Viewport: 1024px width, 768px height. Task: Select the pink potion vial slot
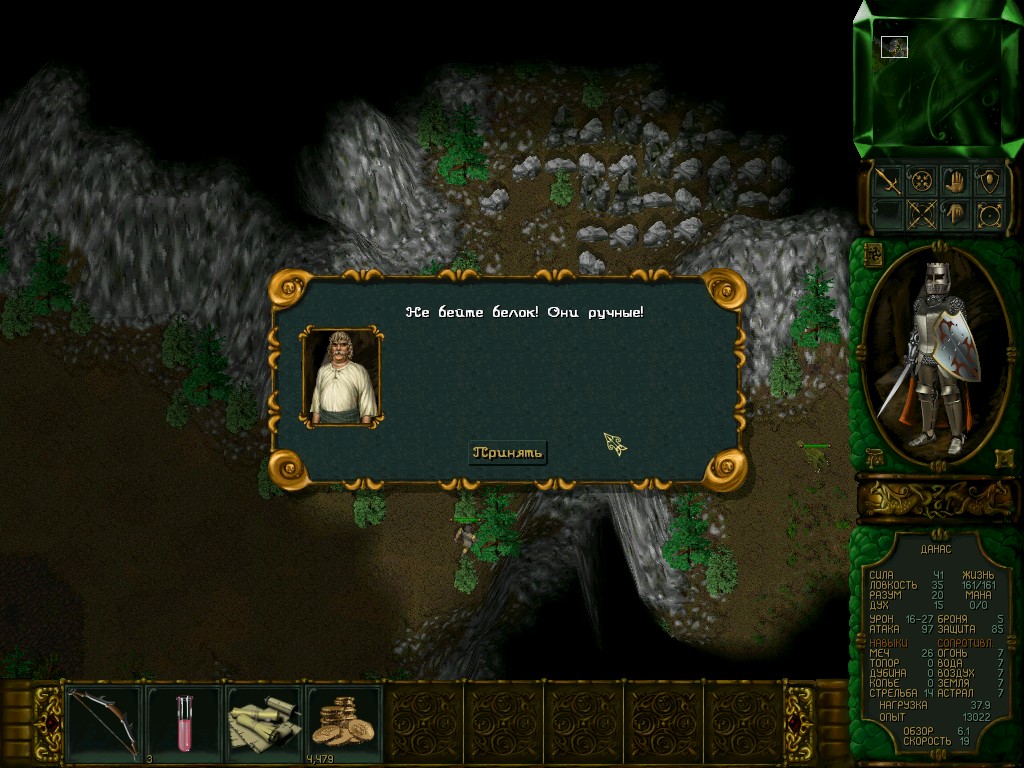(x=184, y=718)
